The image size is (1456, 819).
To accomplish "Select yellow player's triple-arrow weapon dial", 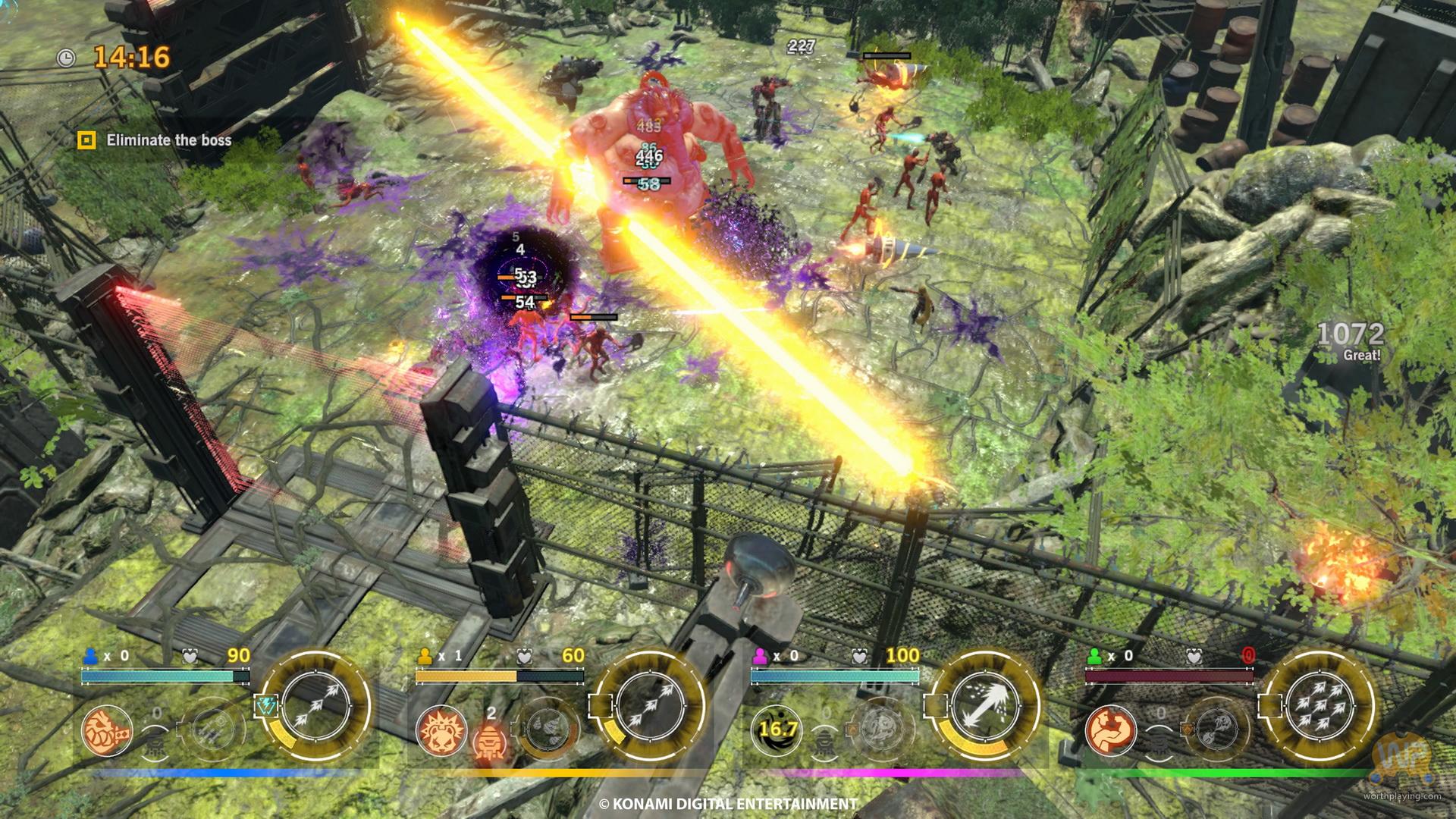I will 650,706.
